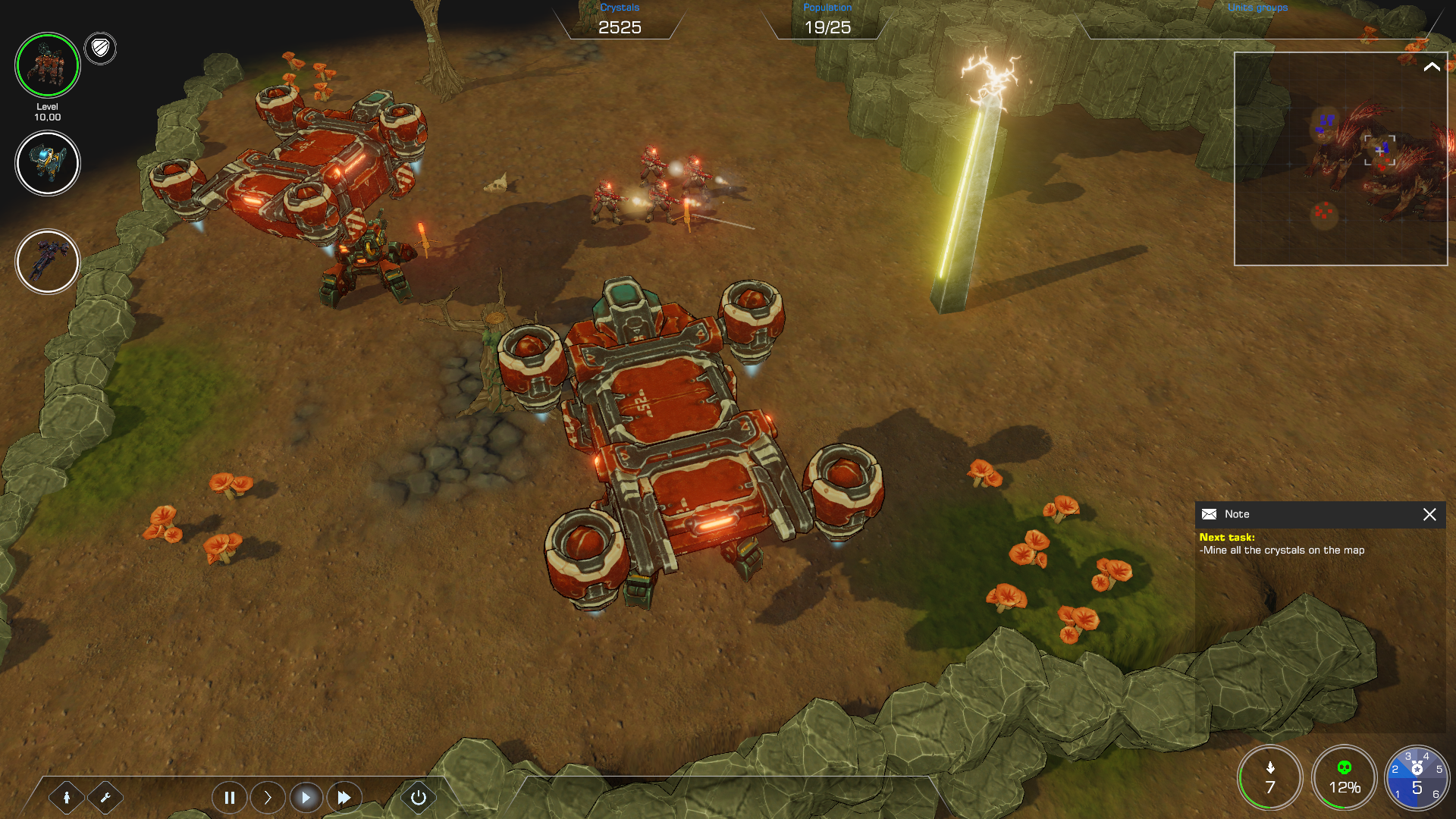Click the power quit button
Screen dimensions: 1456x819
point(418,797)
